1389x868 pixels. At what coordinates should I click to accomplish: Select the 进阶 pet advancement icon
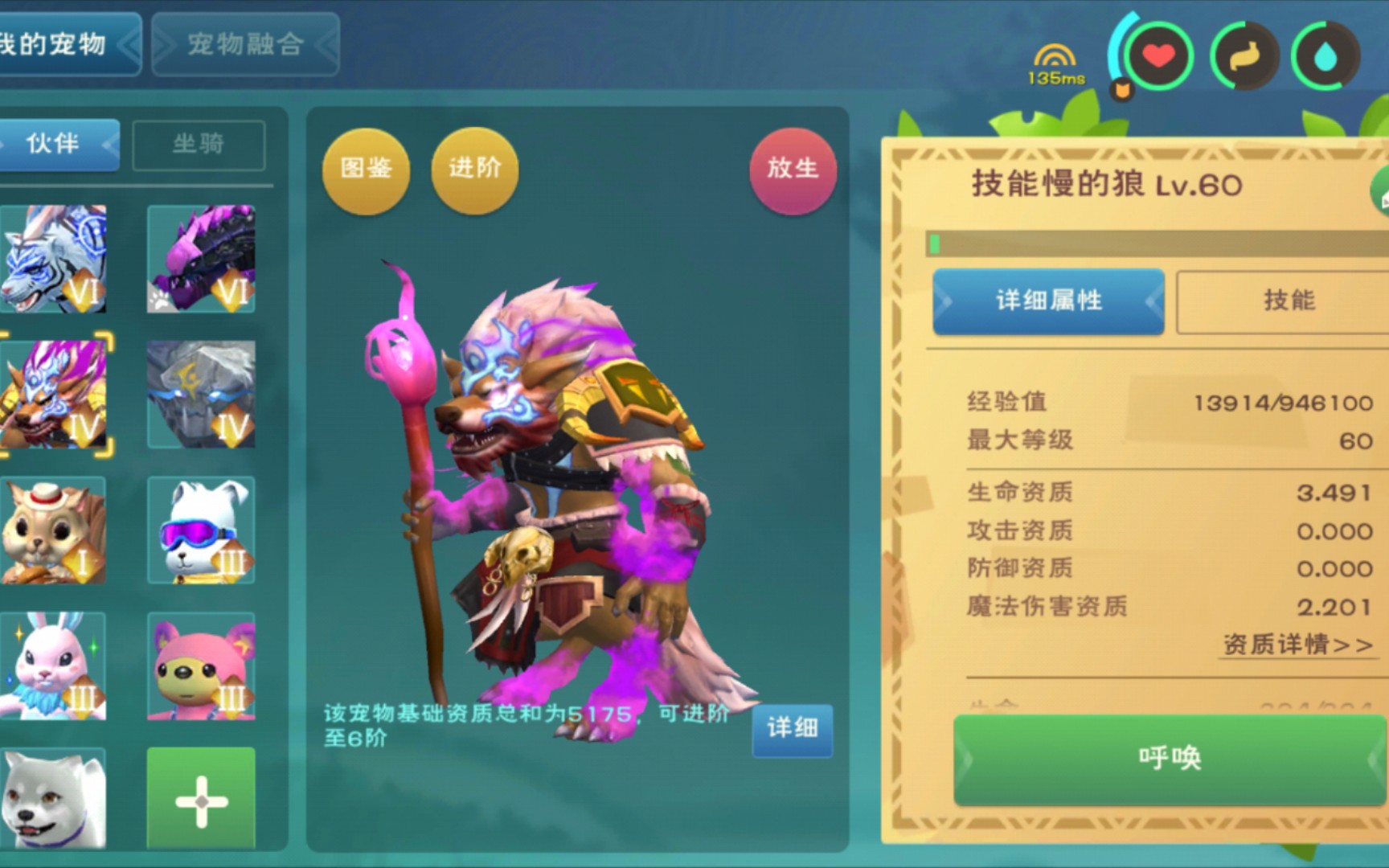473,170
